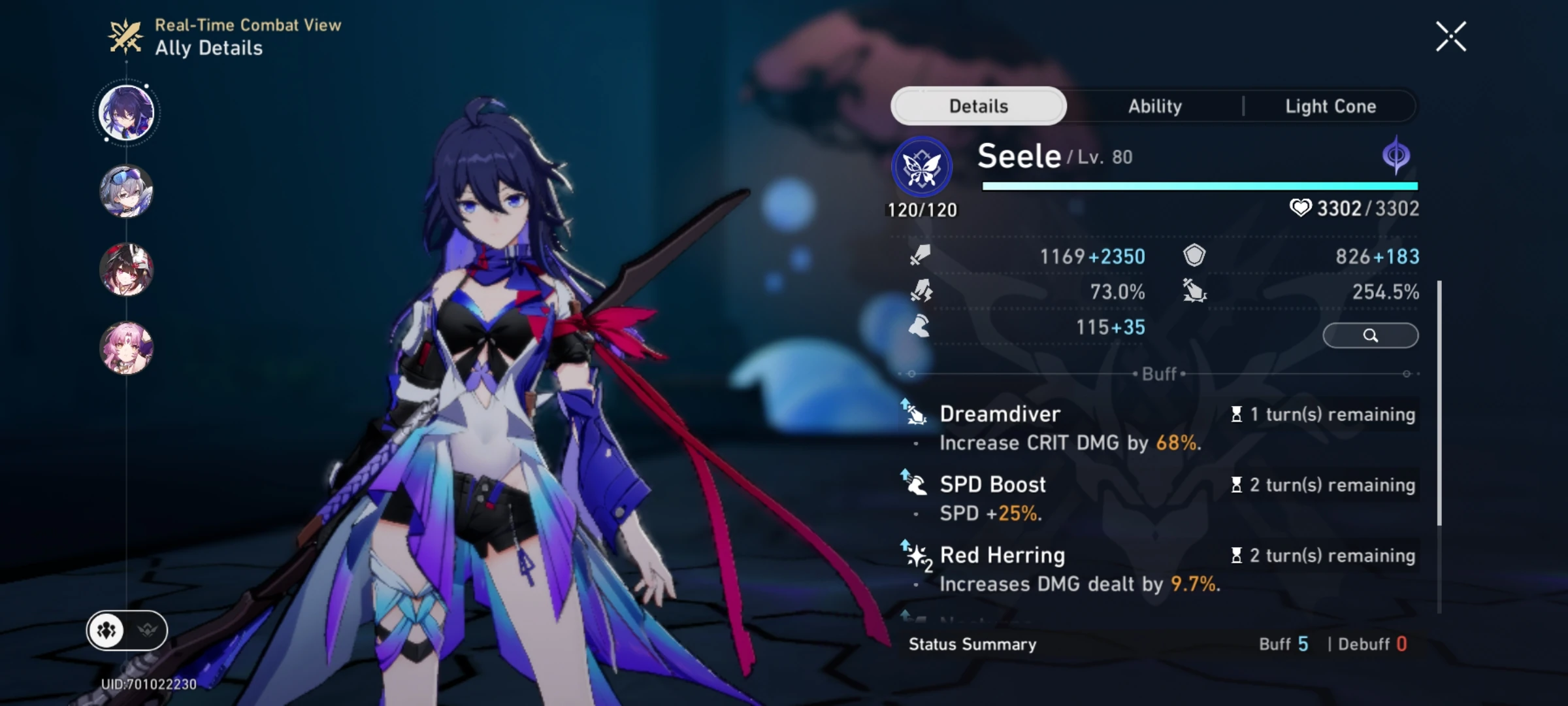Select the Details tab
This screenshot has width=1568, height=706.
click(x=979, y=105)
